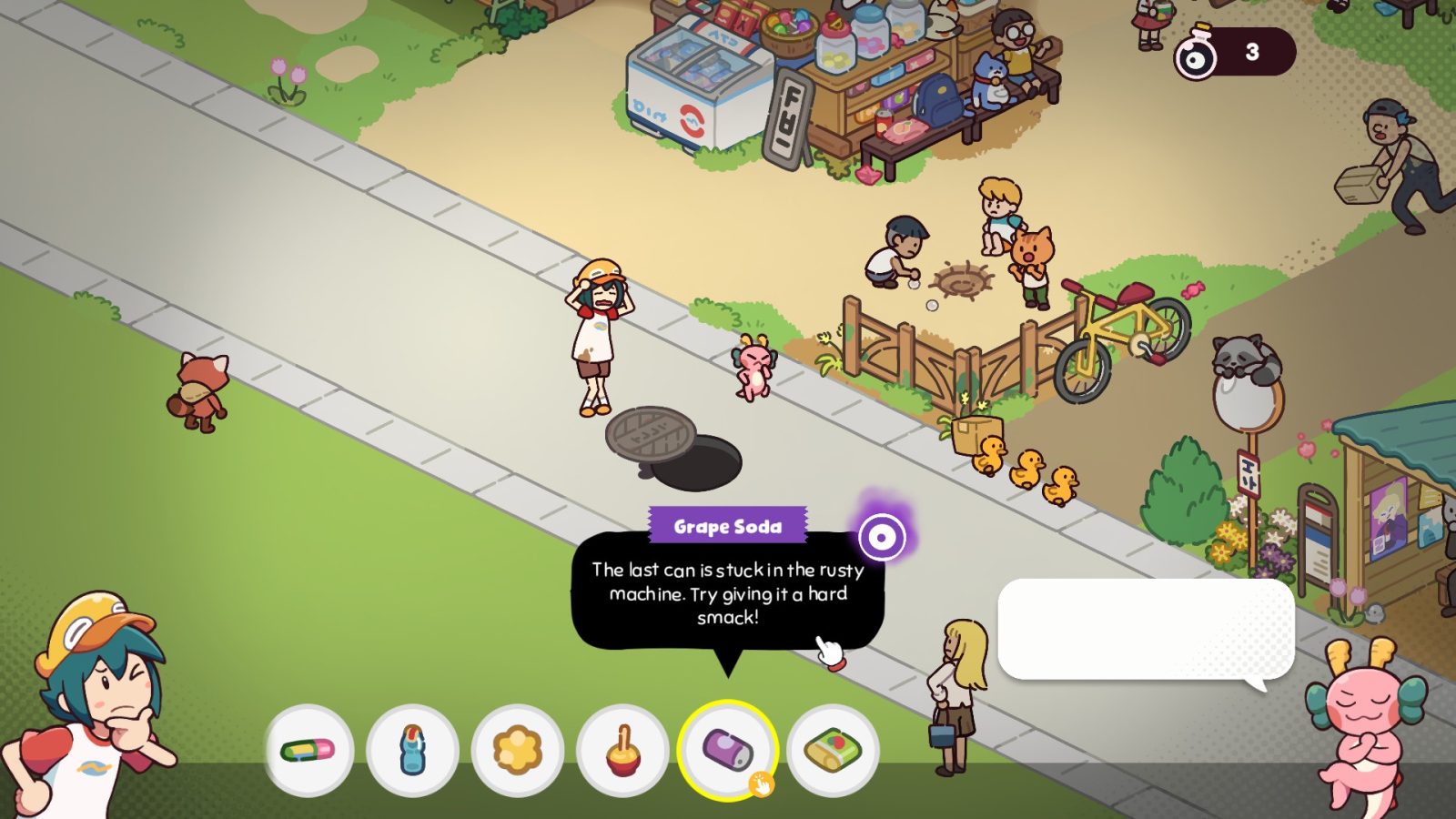This screenshot has width=1456, height=819.
Task: Select the popcorn item
Action: tap(518, 748)
